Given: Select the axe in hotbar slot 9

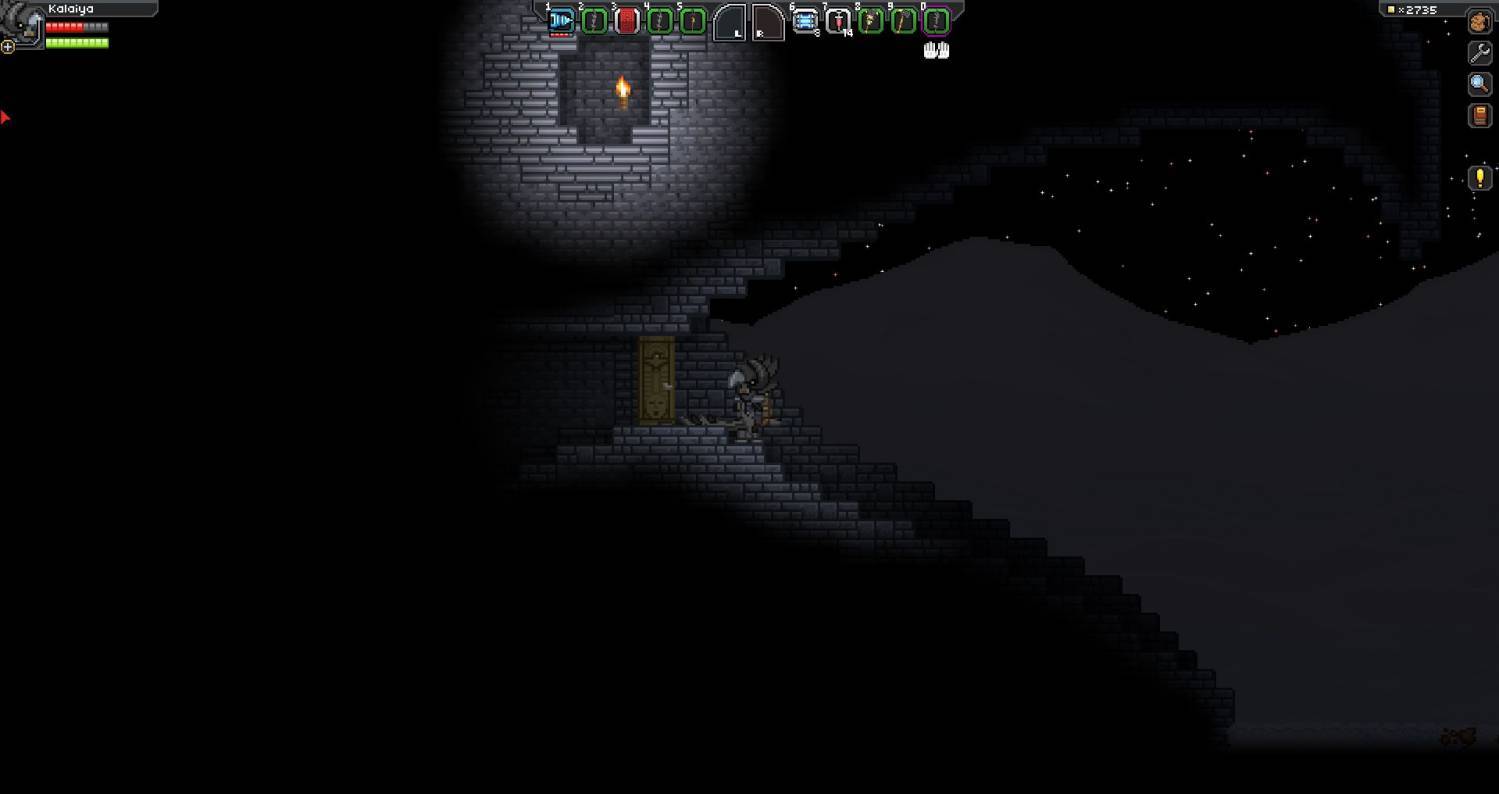Looking at the screenshot, I should (x=903, y=20).
